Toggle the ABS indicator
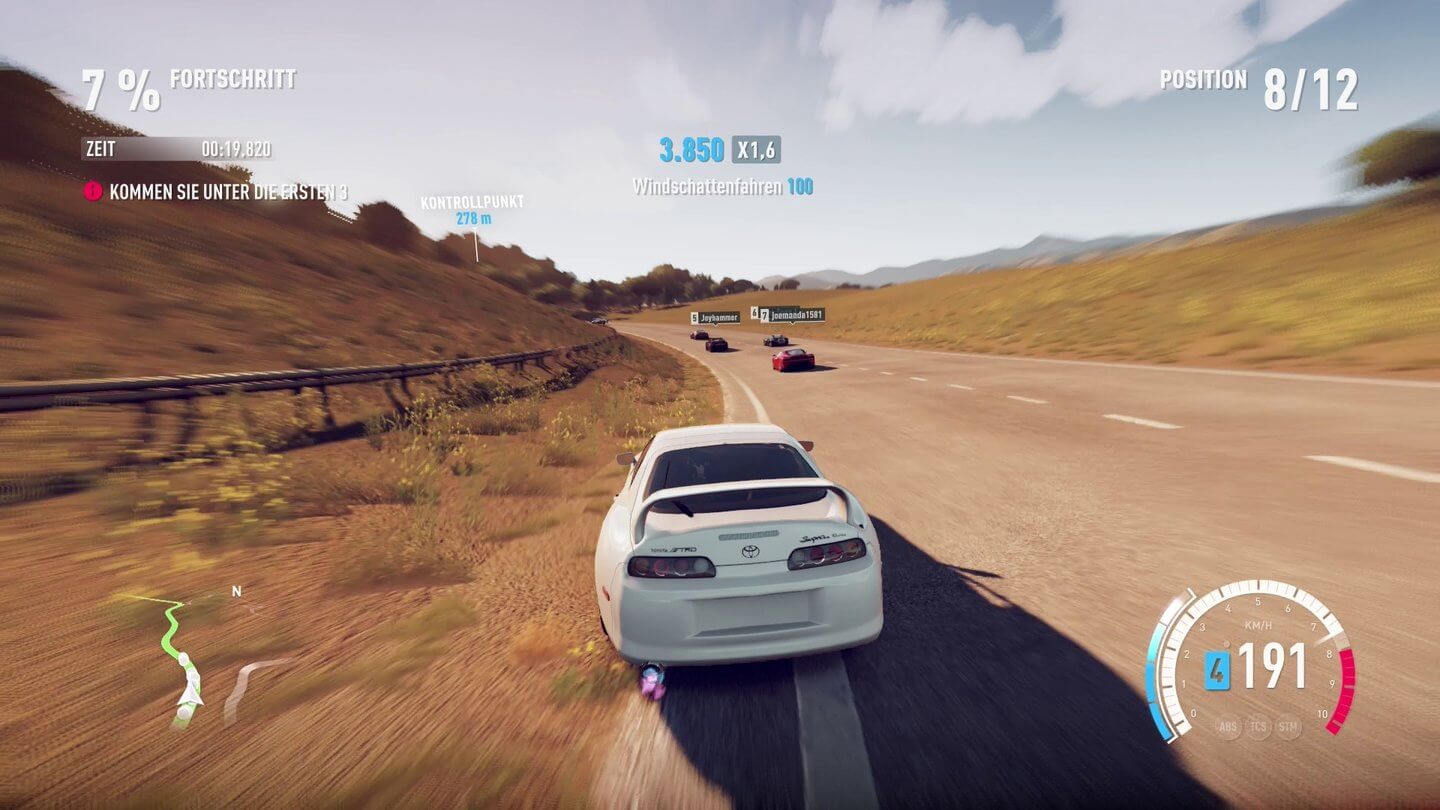Image resolution: width=1440 pixels, height=810 pixels. 1227,727
